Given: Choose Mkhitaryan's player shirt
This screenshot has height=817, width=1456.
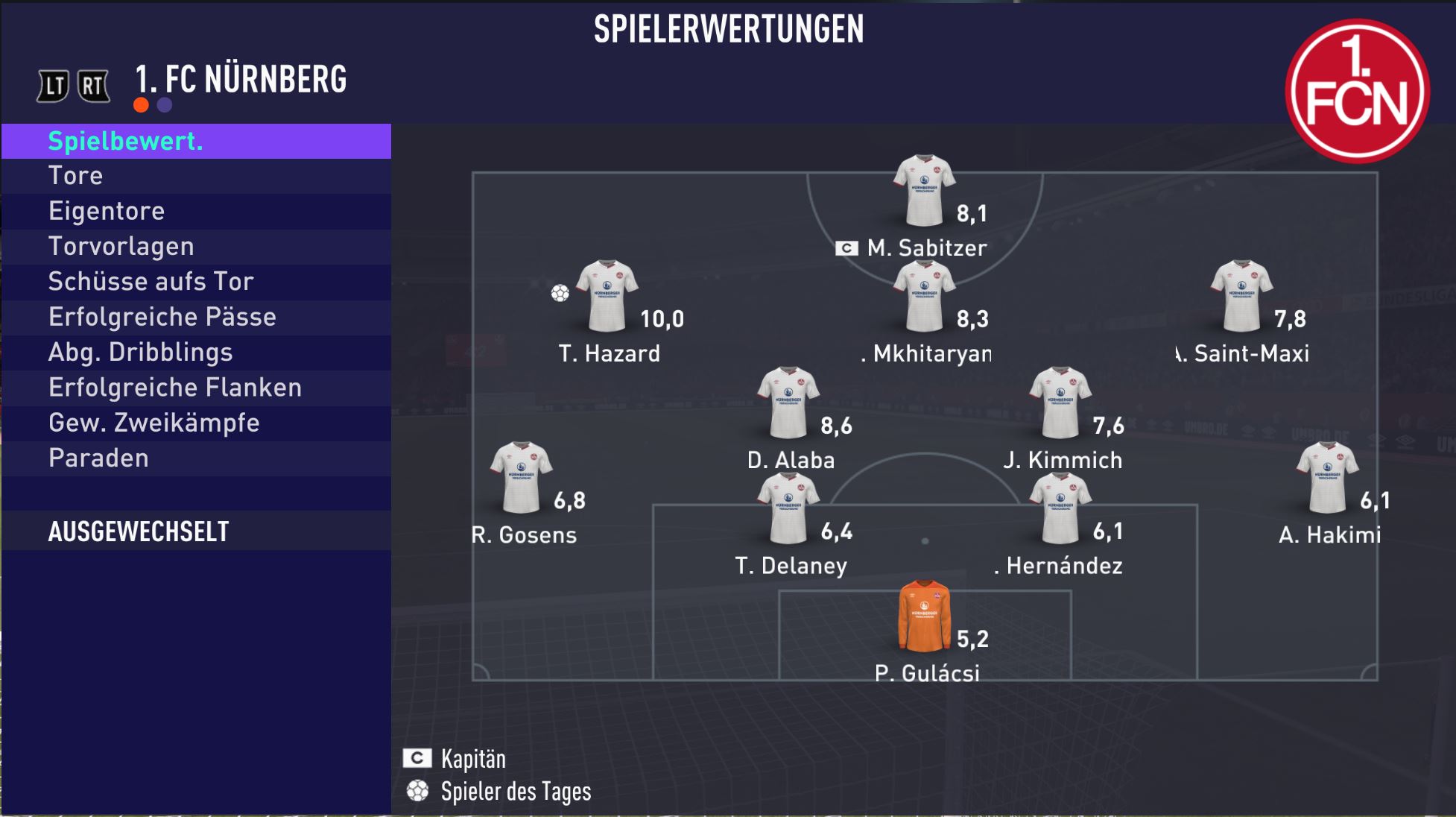Looking at the screenshot, I should (924, 297).
